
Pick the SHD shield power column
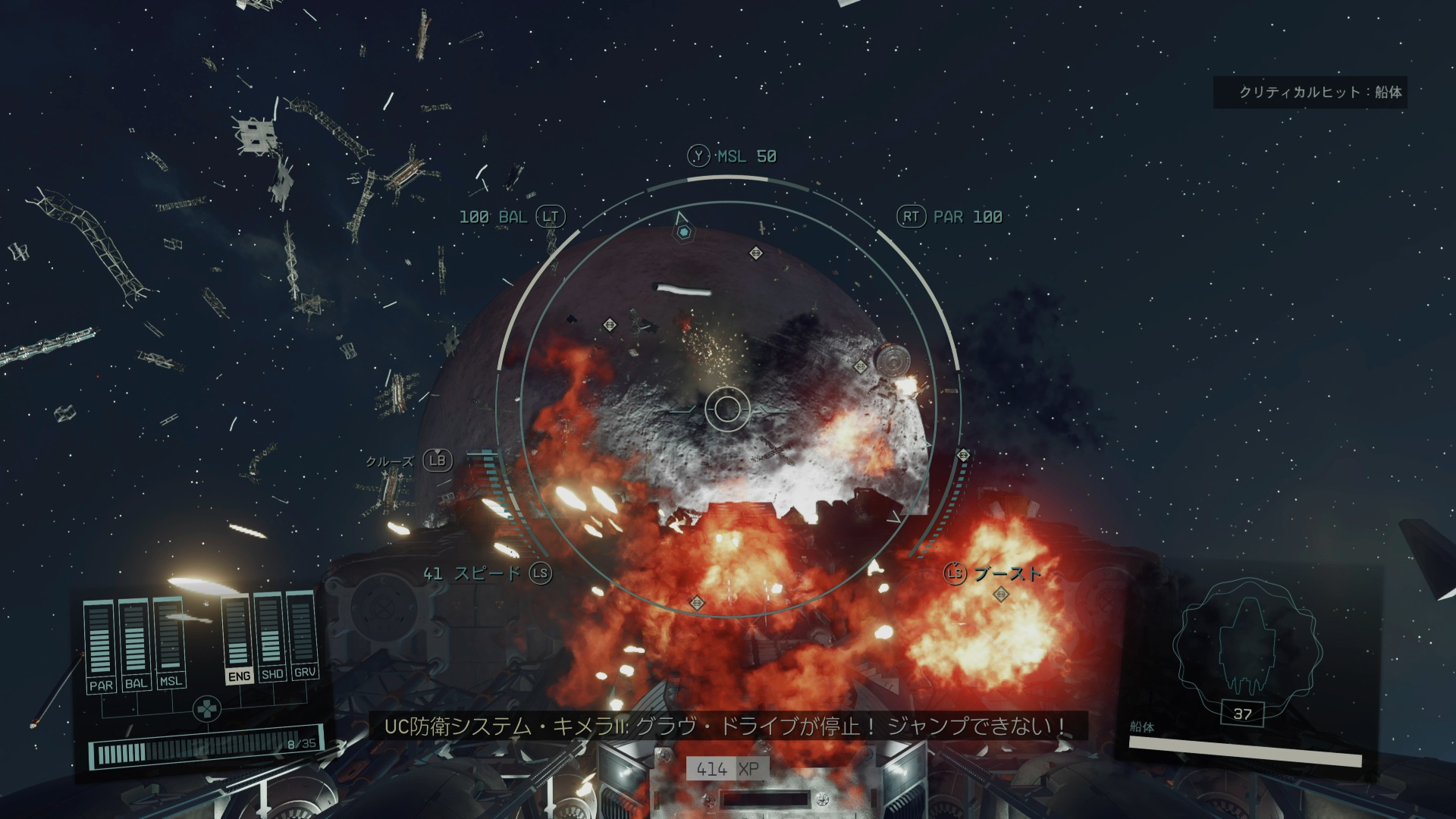(271, 636)
